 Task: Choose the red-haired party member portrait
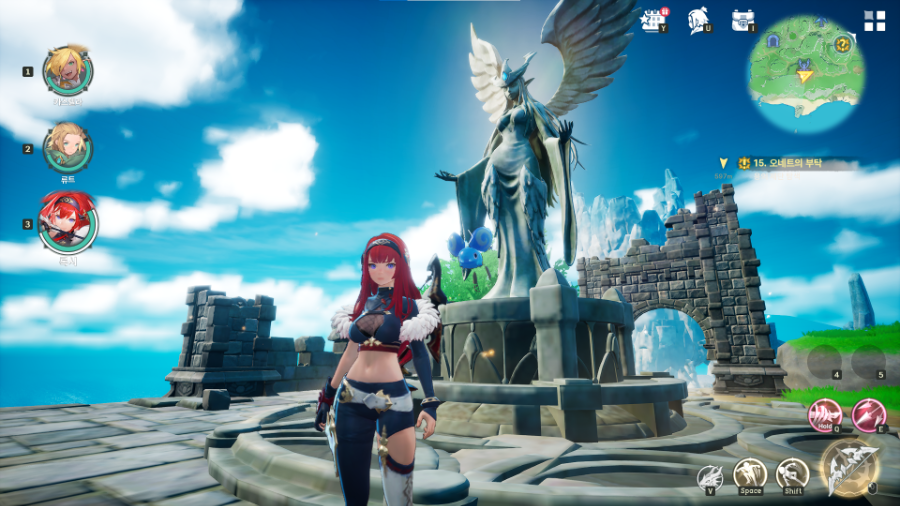click(x=68, y=223)
